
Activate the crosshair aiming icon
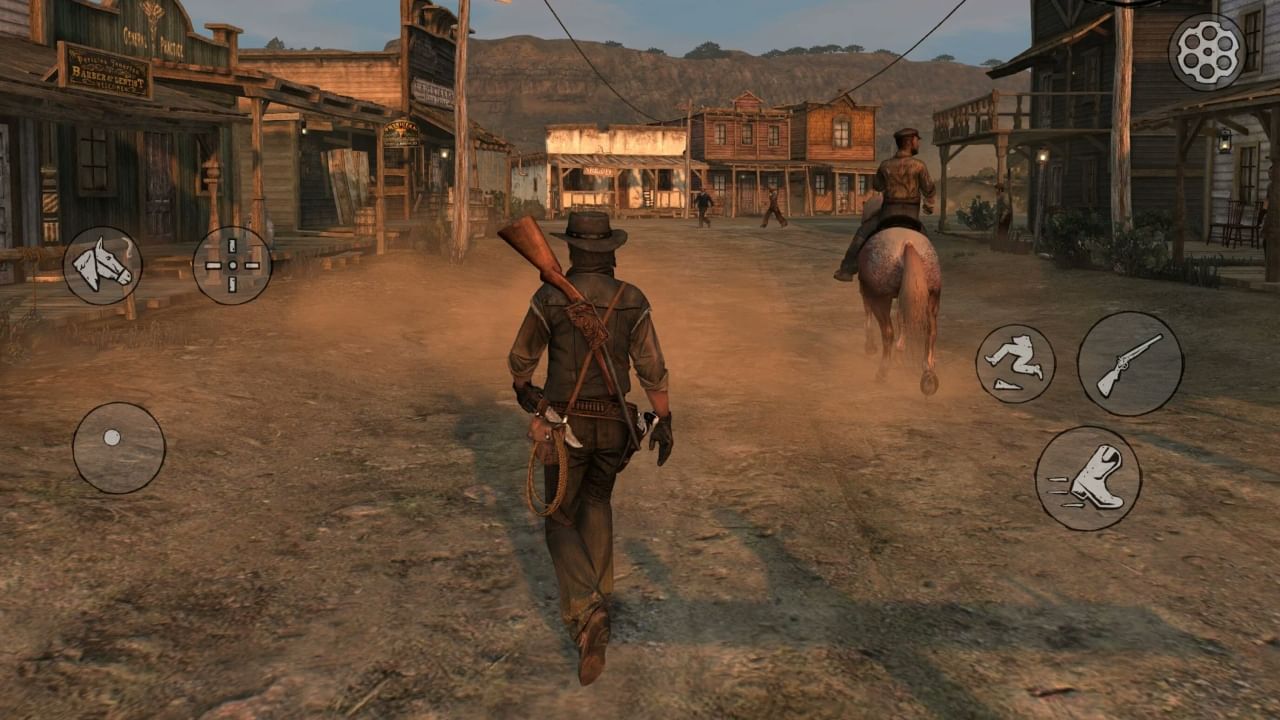(x=232, y=263)
